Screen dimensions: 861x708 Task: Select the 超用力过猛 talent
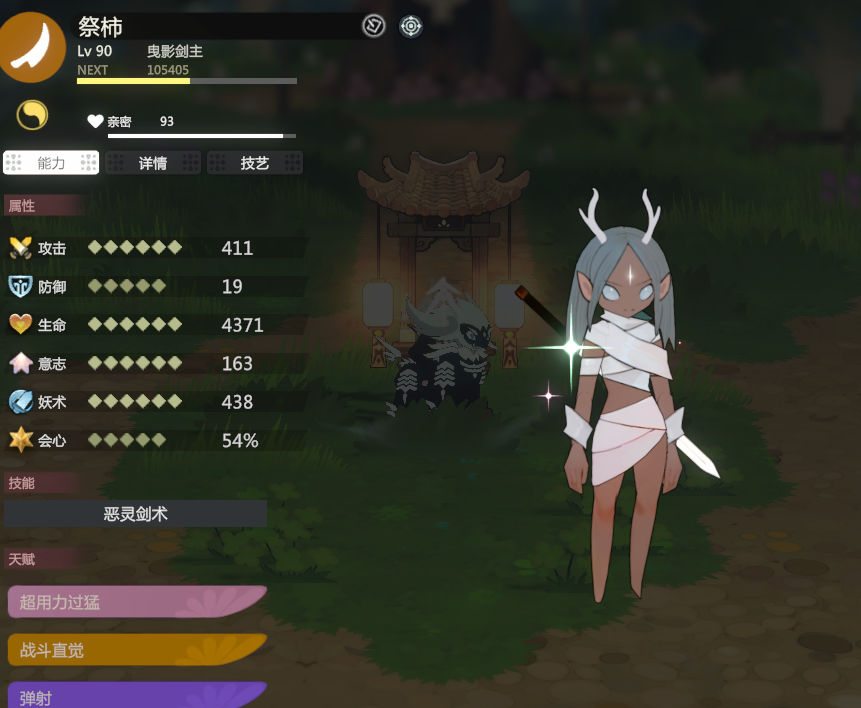pos(136,602)
